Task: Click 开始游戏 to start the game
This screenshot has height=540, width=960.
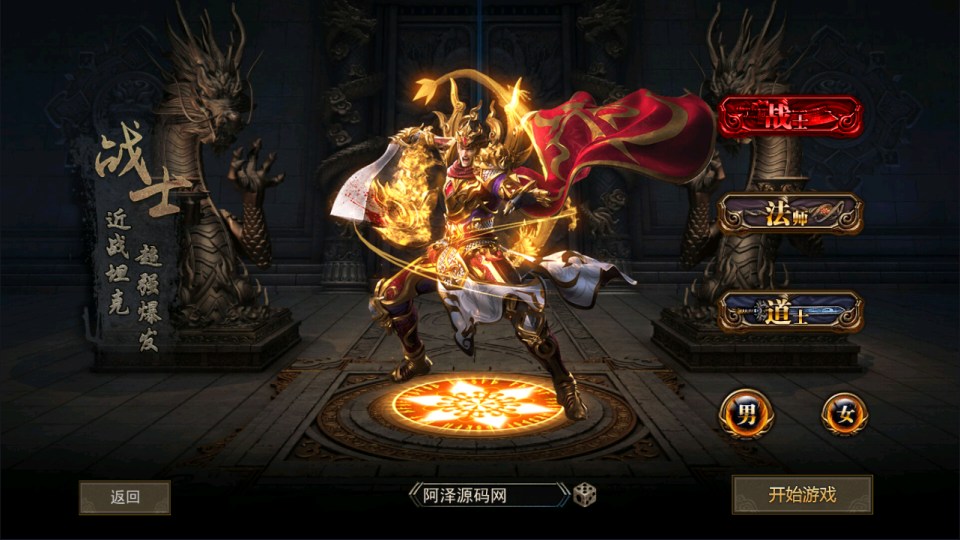Action: pyautogui.click(x=802, y=494)
